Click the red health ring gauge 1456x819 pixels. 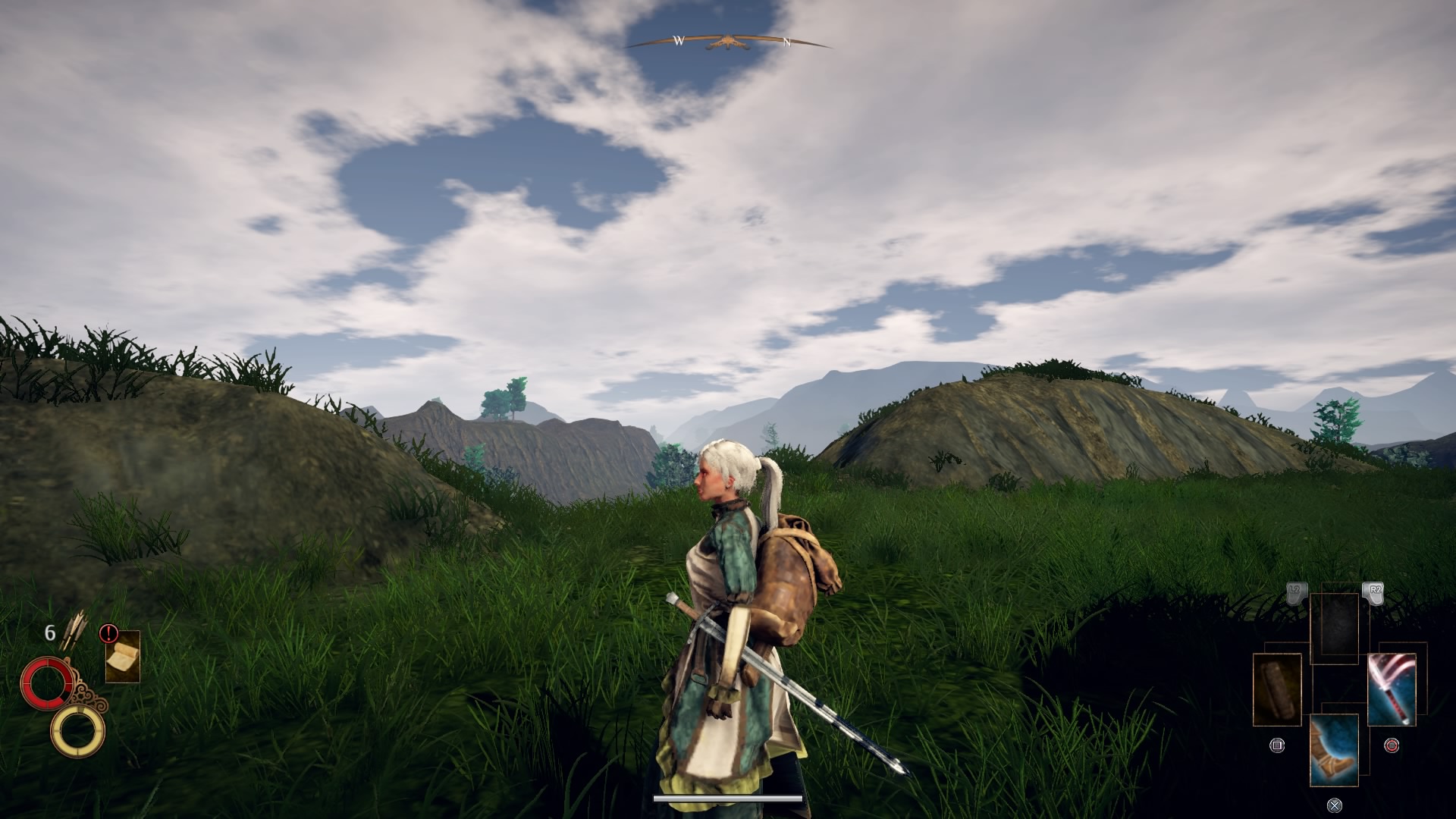48,682
